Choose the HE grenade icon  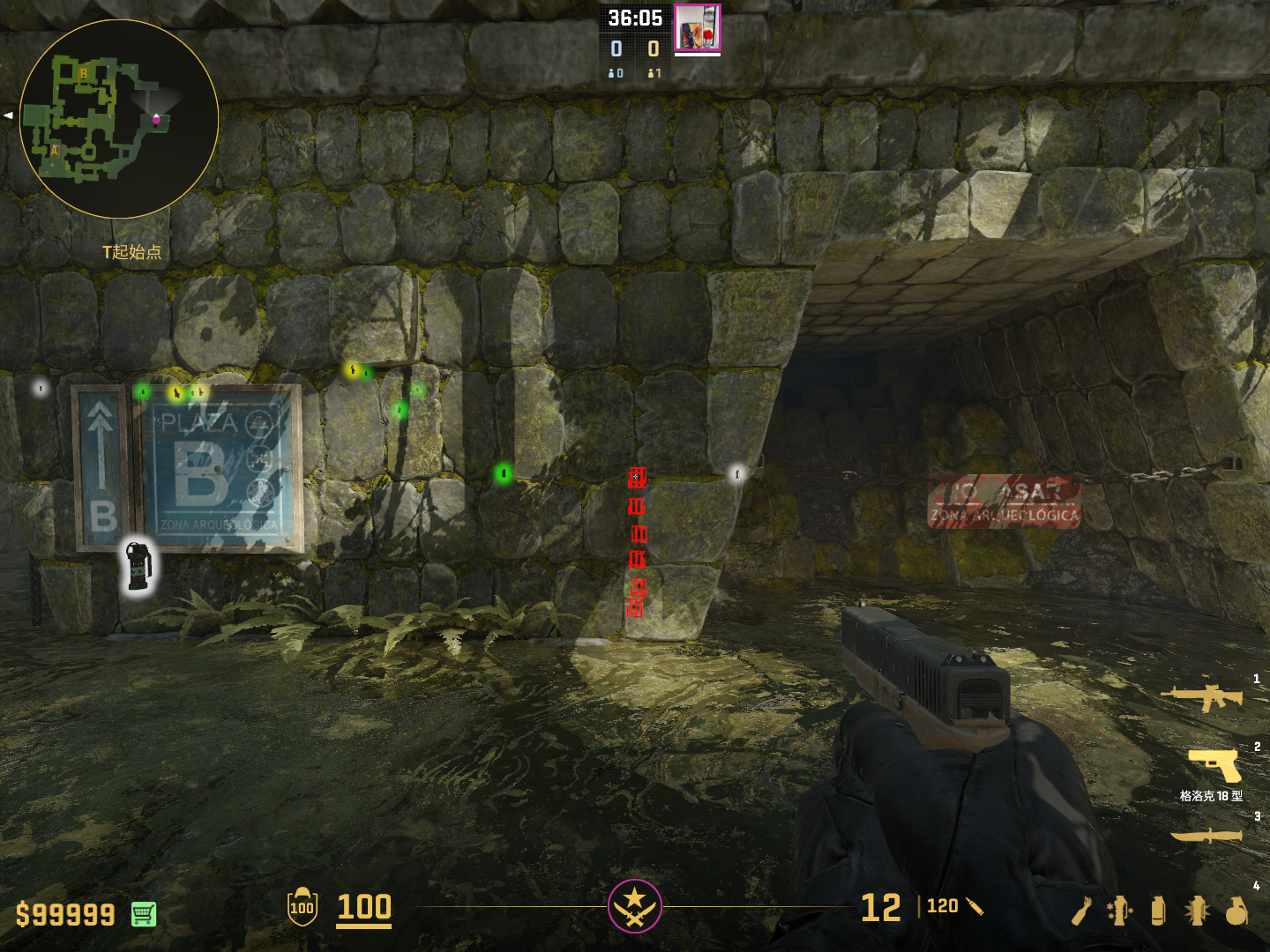[1236, 911]
